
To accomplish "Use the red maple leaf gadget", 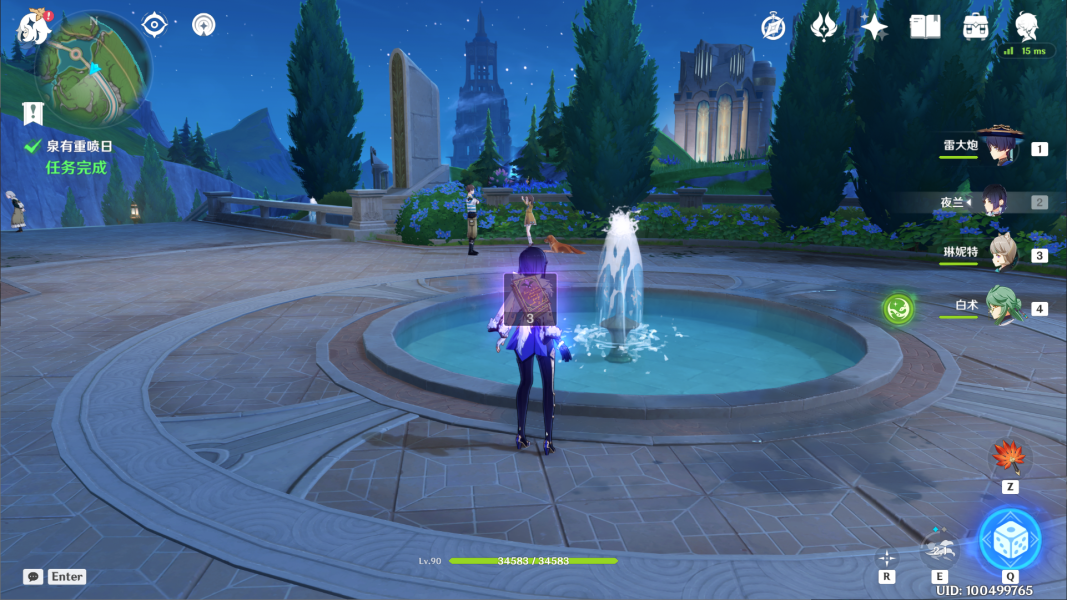I will (1009, 459).
